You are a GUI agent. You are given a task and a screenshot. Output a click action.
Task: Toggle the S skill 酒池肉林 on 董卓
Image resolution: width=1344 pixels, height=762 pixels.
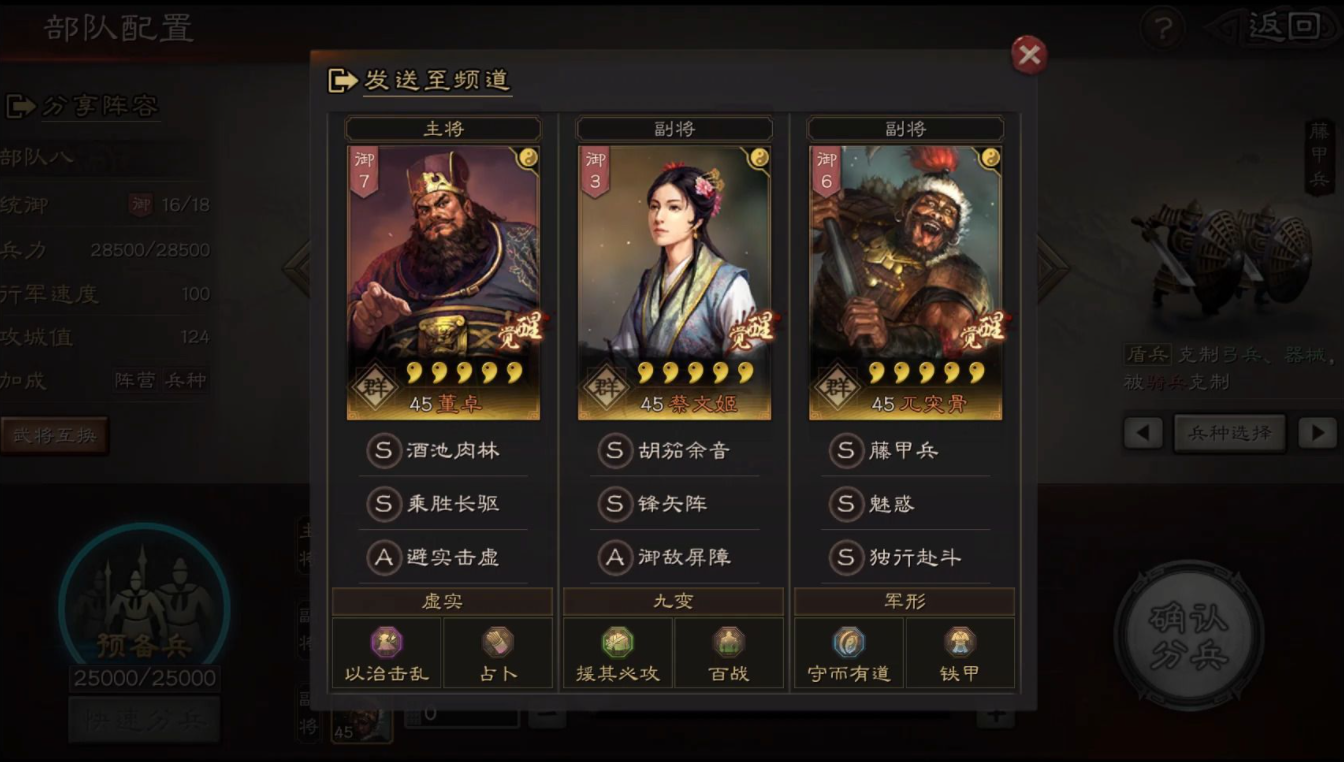click(442, 452)
